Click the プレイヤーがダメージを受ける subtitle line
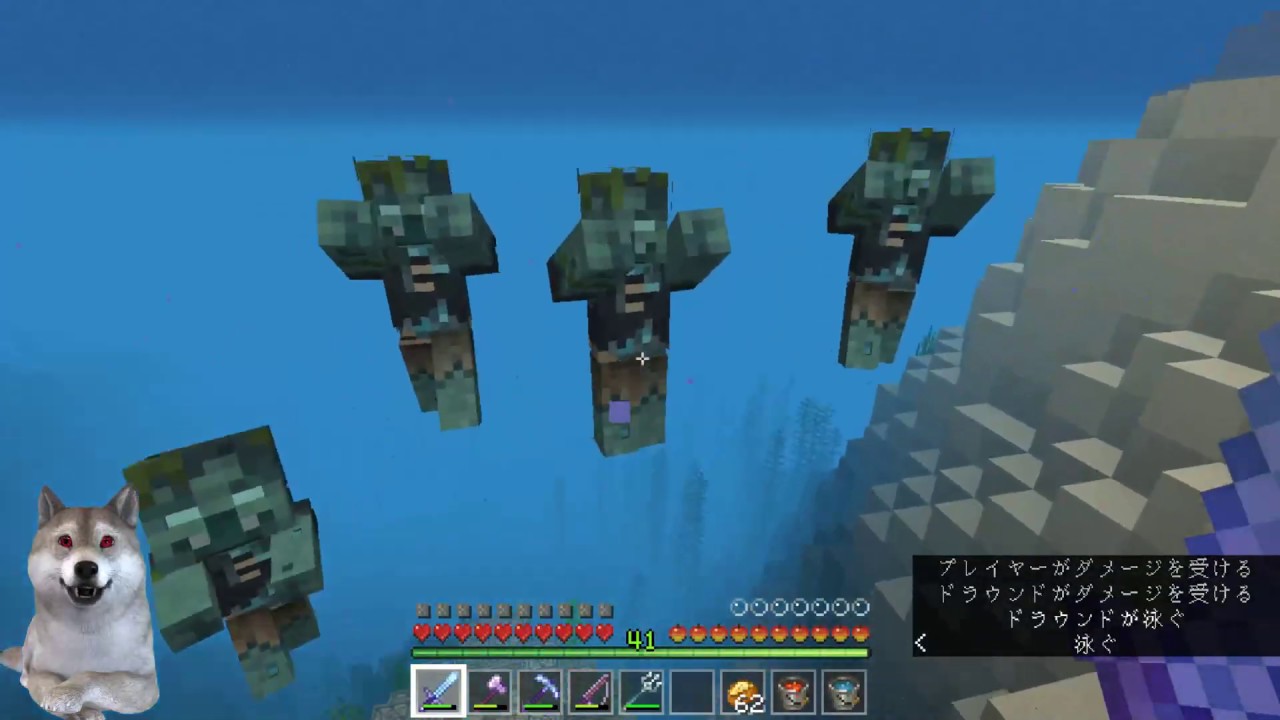1280x720 pixels. click(x=1092, y=567)
